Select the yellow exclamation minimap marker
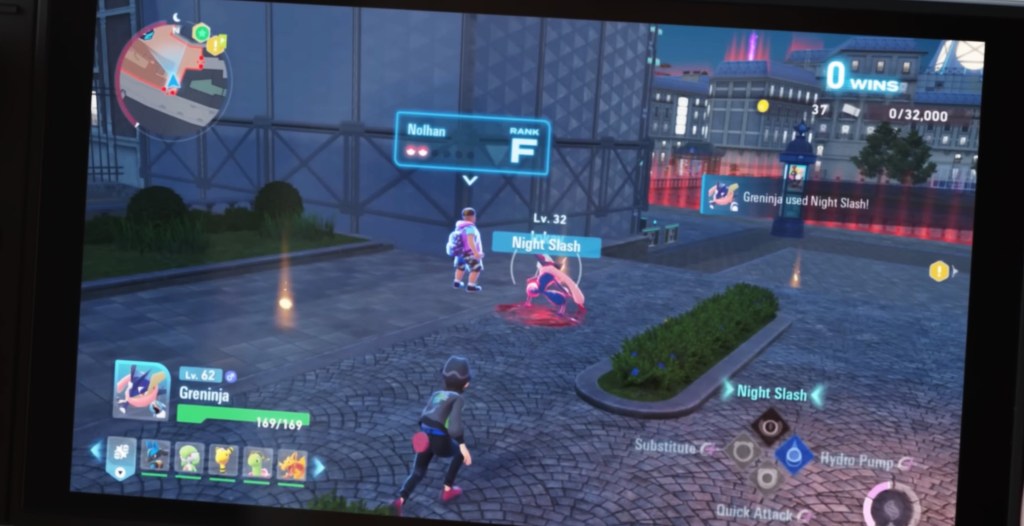 (216, 44)
